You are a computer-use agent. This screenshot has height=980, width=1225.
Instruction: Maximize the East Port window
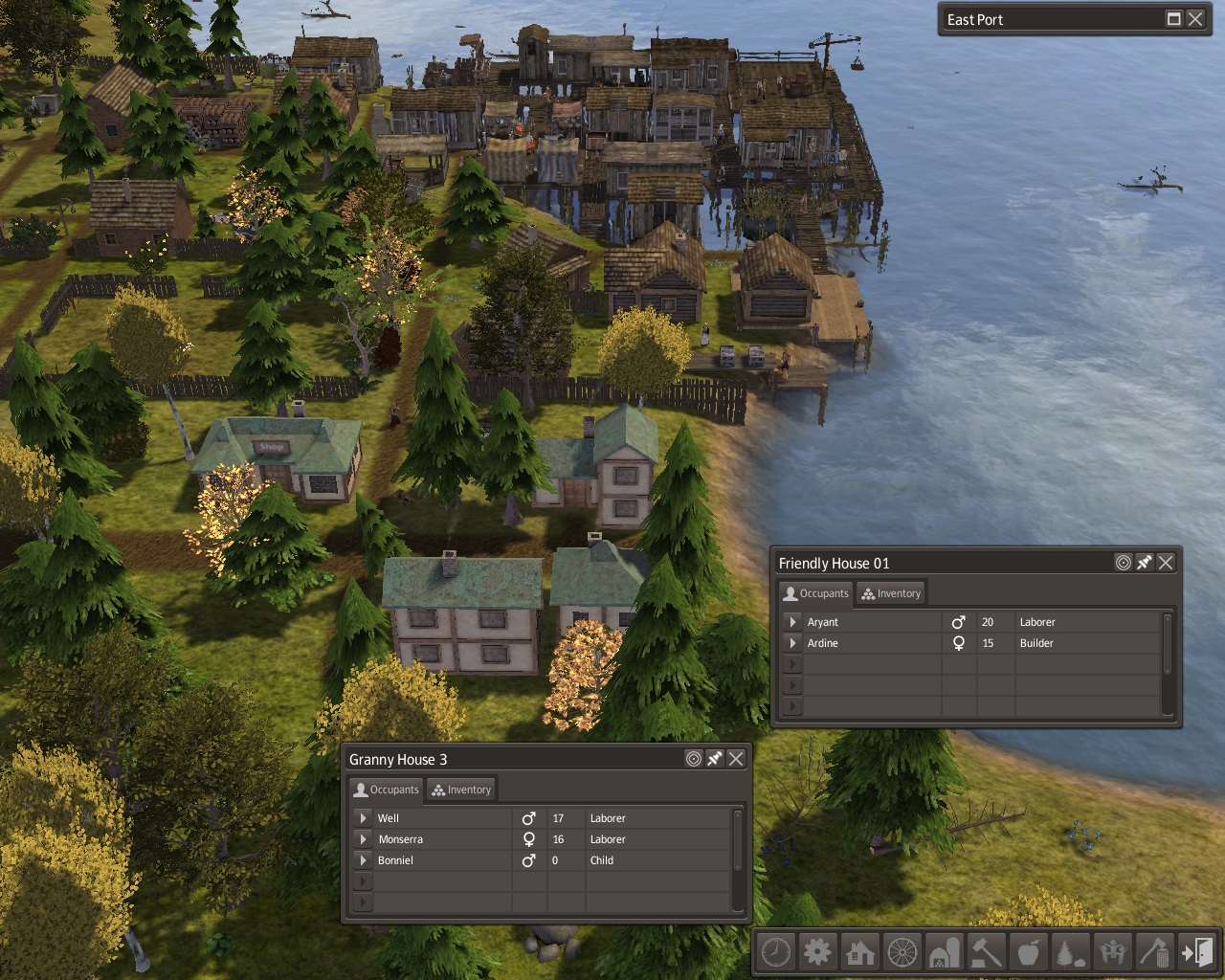pos(1174,19)
